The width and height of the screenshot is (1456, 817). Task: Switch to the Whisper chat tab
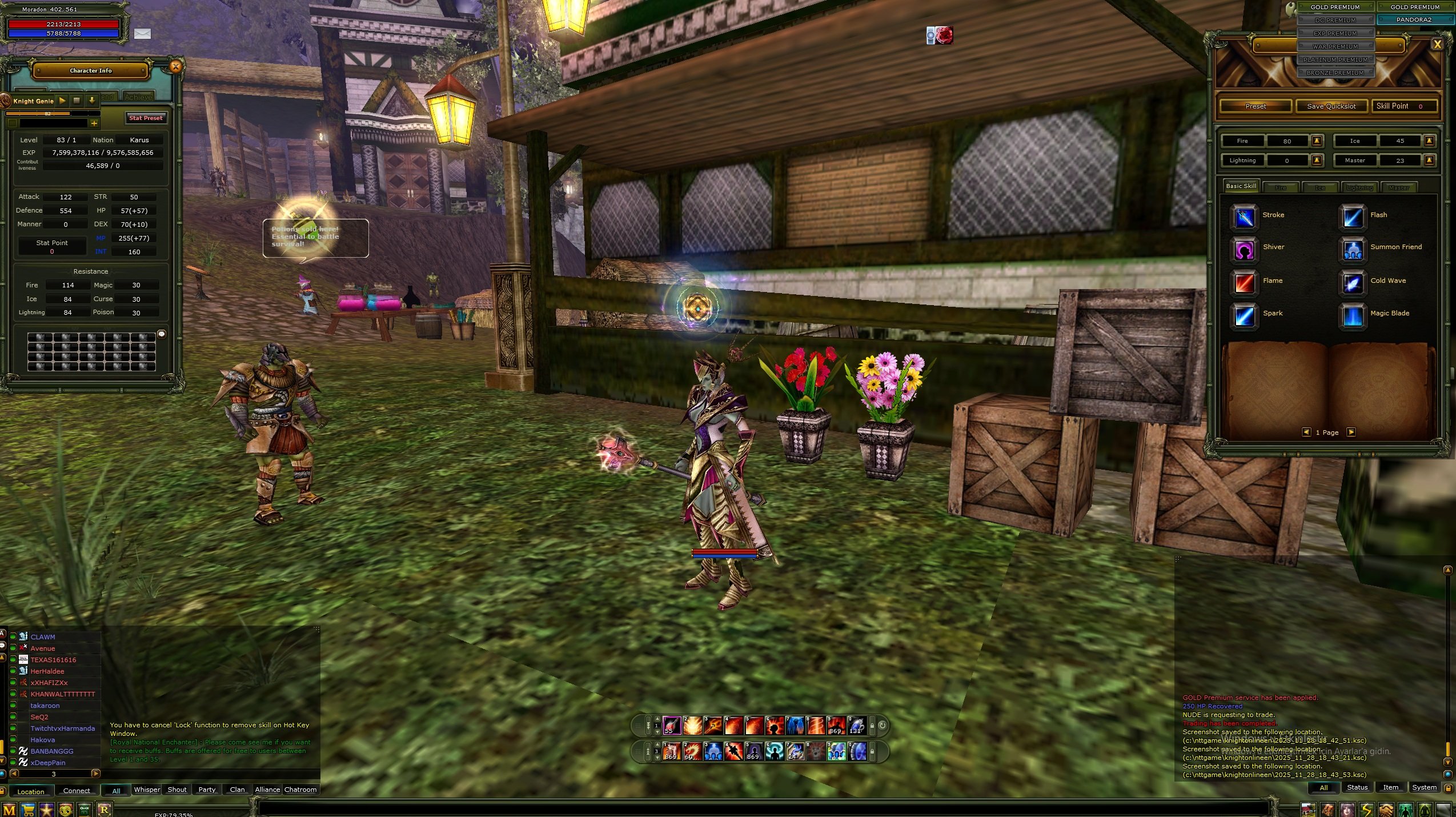point(146,790)
